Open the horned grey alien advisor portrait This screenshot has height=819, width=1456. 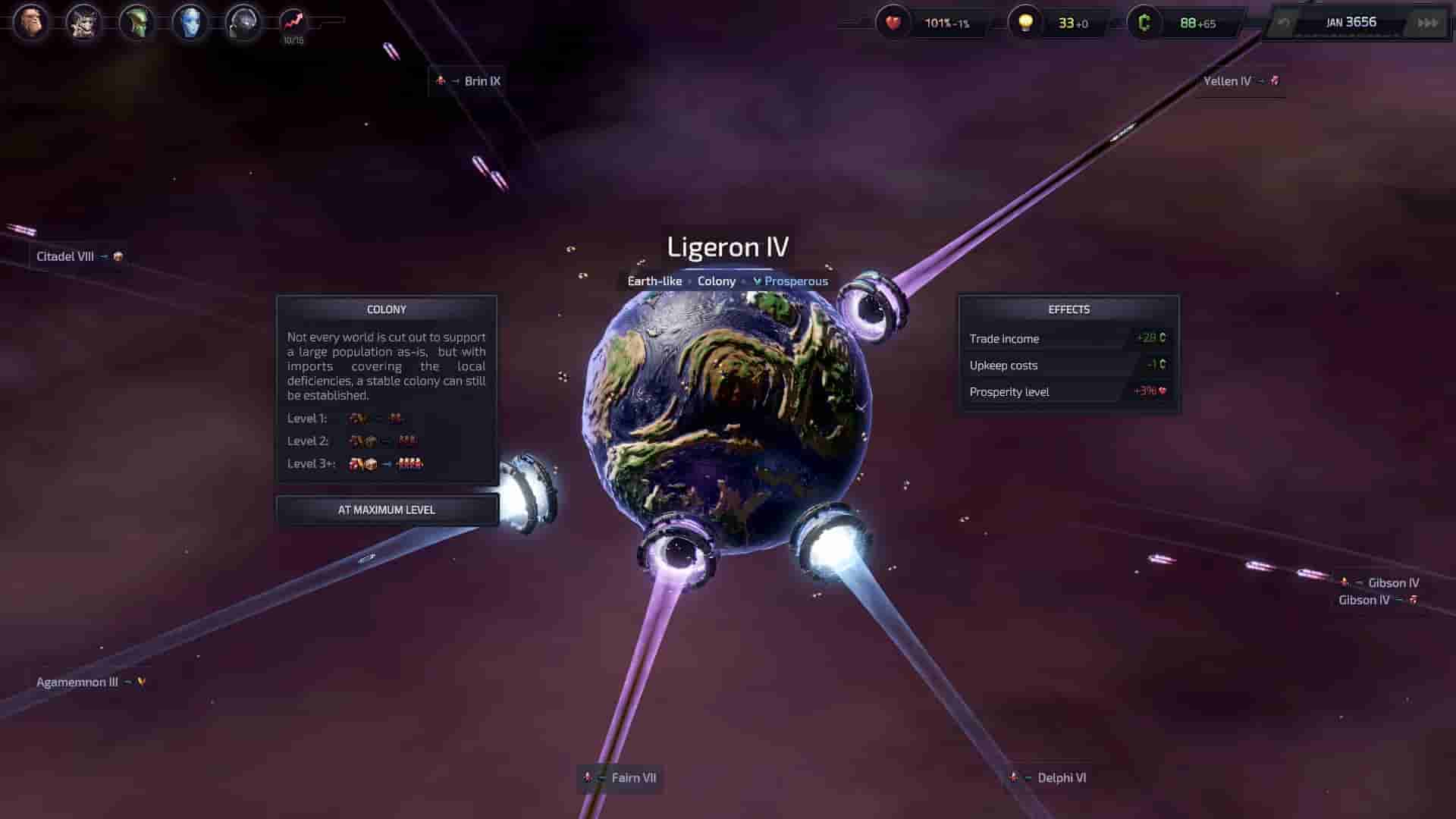pos(84,23)
